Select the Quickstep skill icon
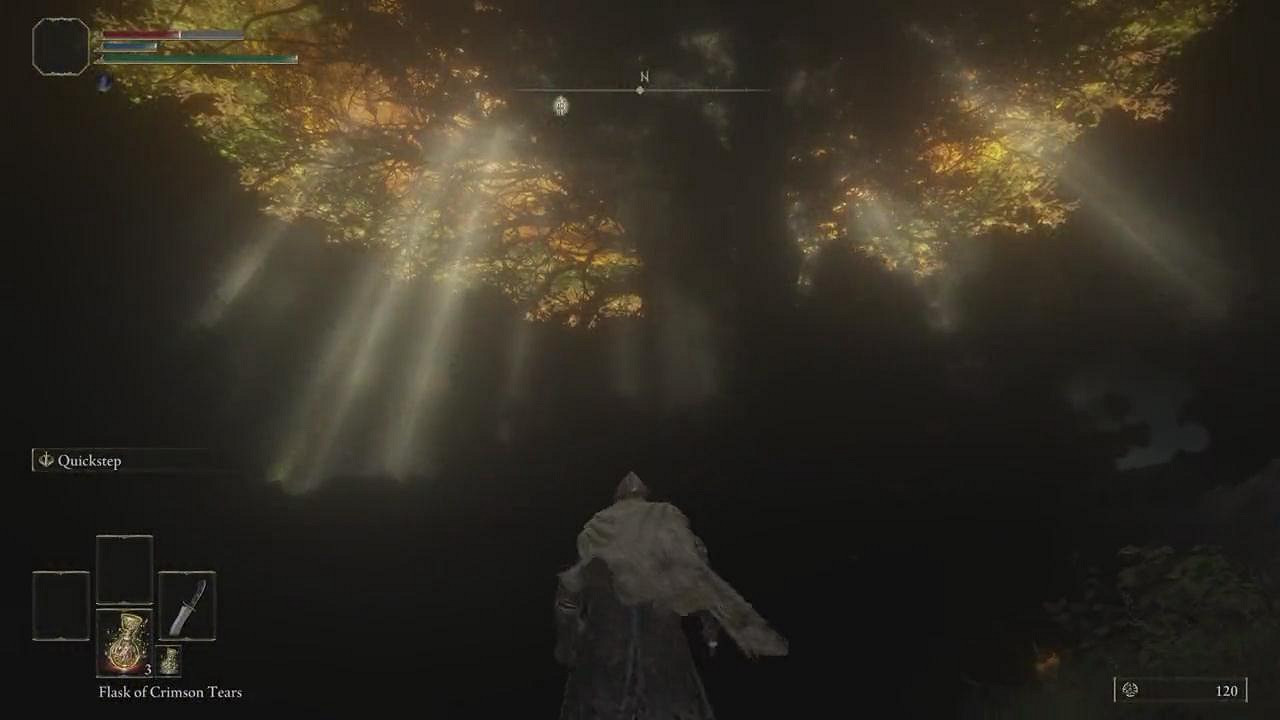The height and width of the screenshot is (720, 1280). click(44, 461)
